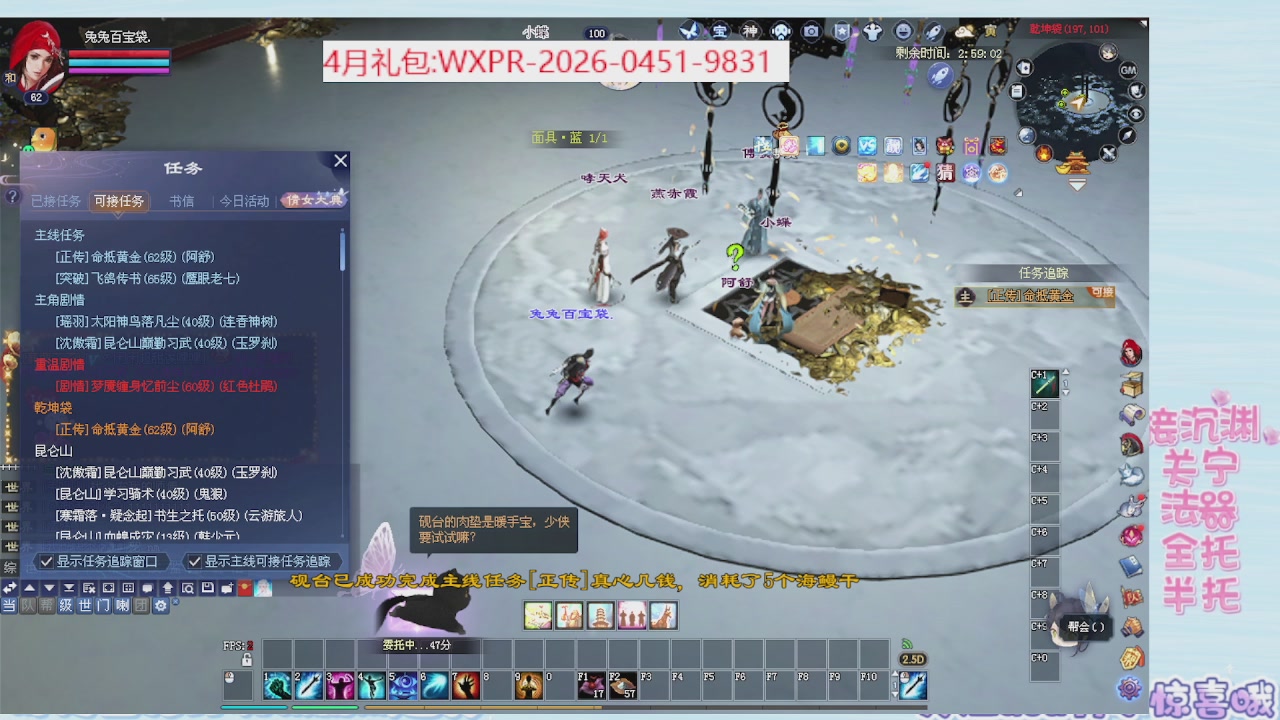Switch to the 今日活动 tab
The image size is (1280, 720).
point(243,200)
